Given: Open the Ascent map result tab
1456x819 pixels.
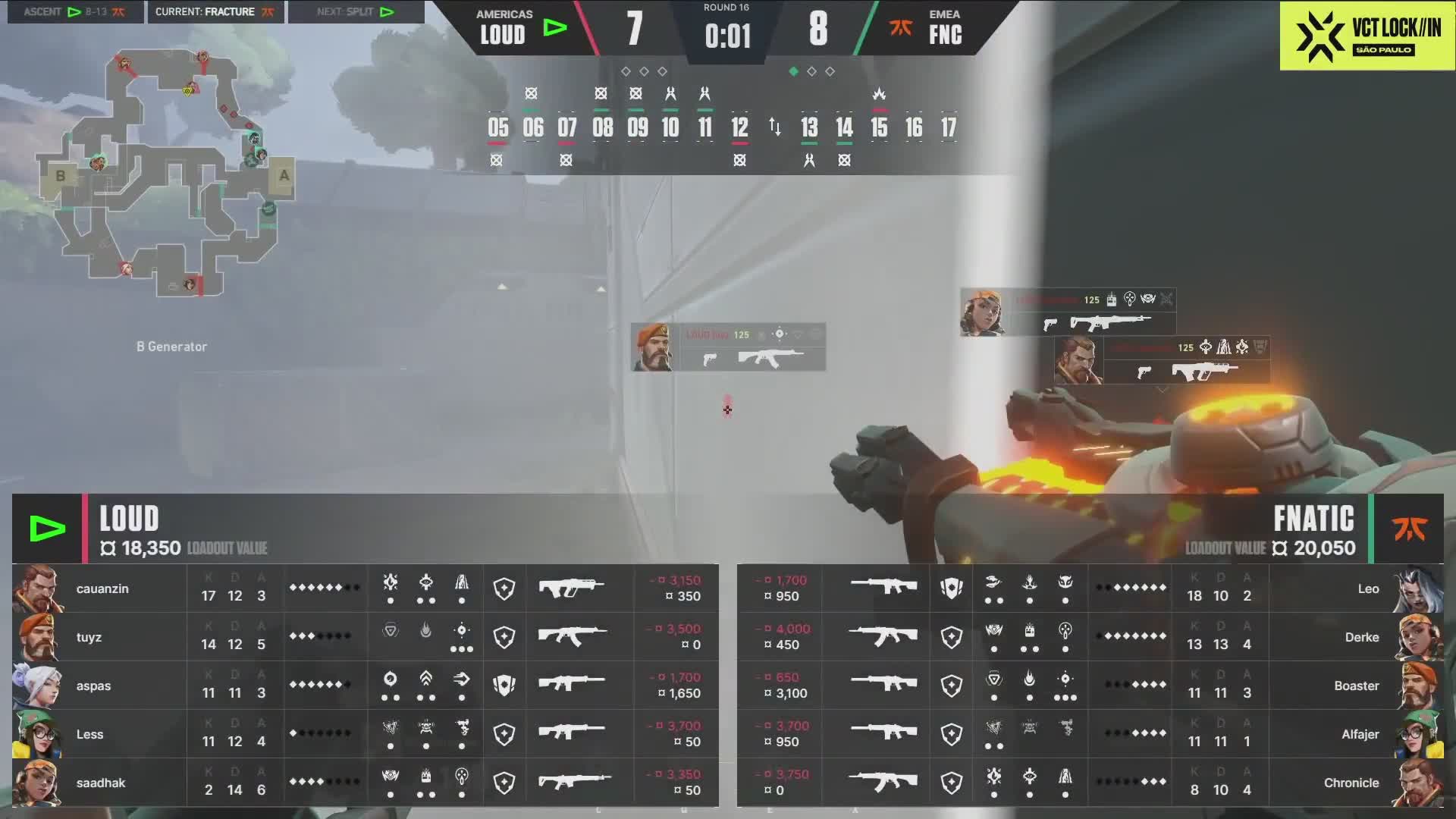Looking at the screenshot, I should (75, 12).
